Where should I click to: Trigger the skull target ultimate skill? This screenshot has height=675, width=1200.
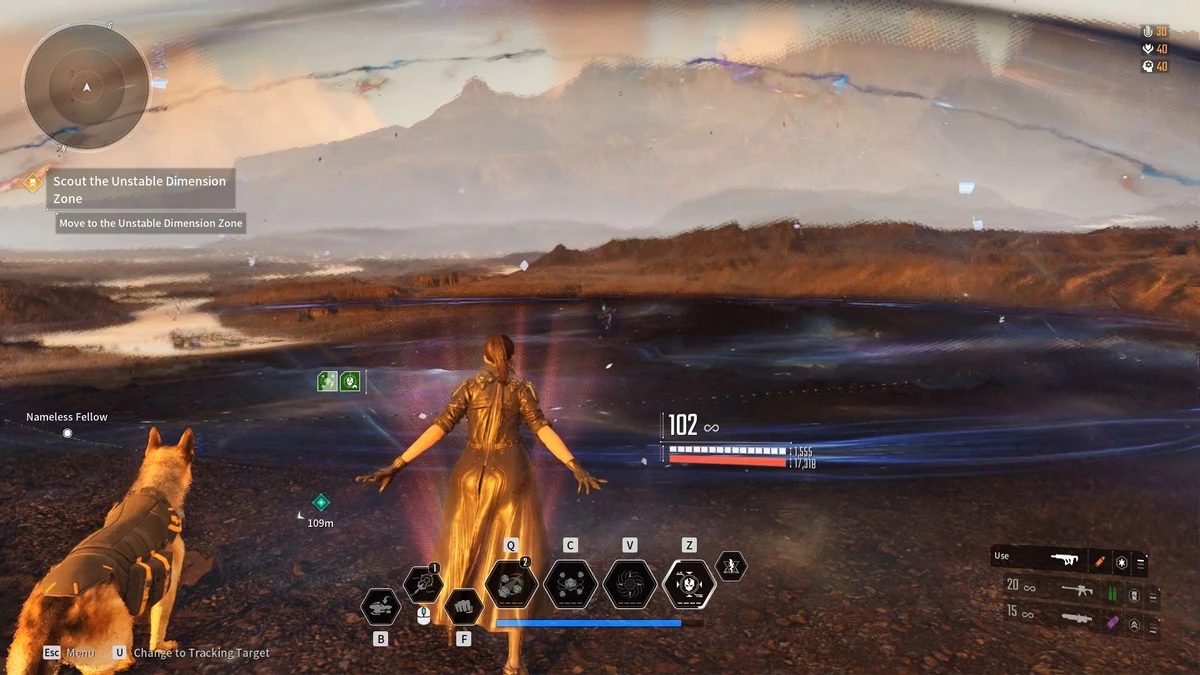coord(689,584)
